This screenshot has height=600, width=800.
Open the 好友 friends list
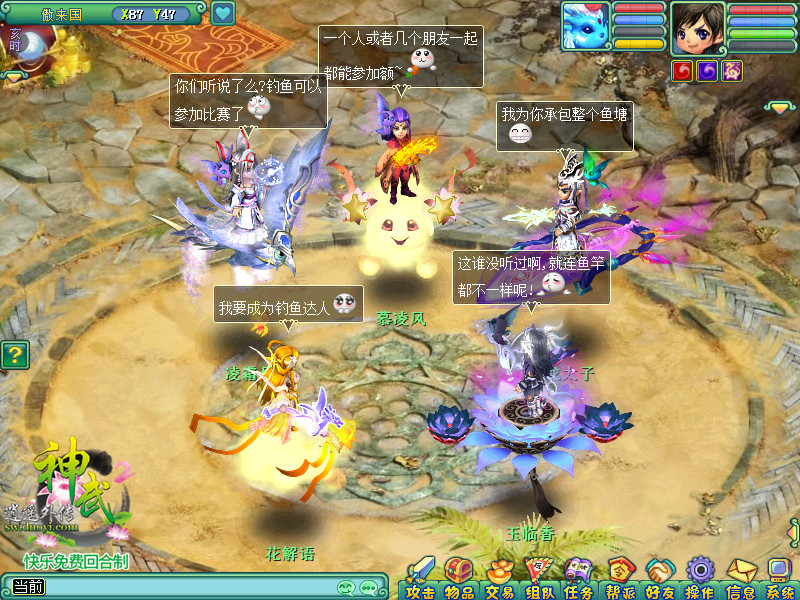[660, 577]
